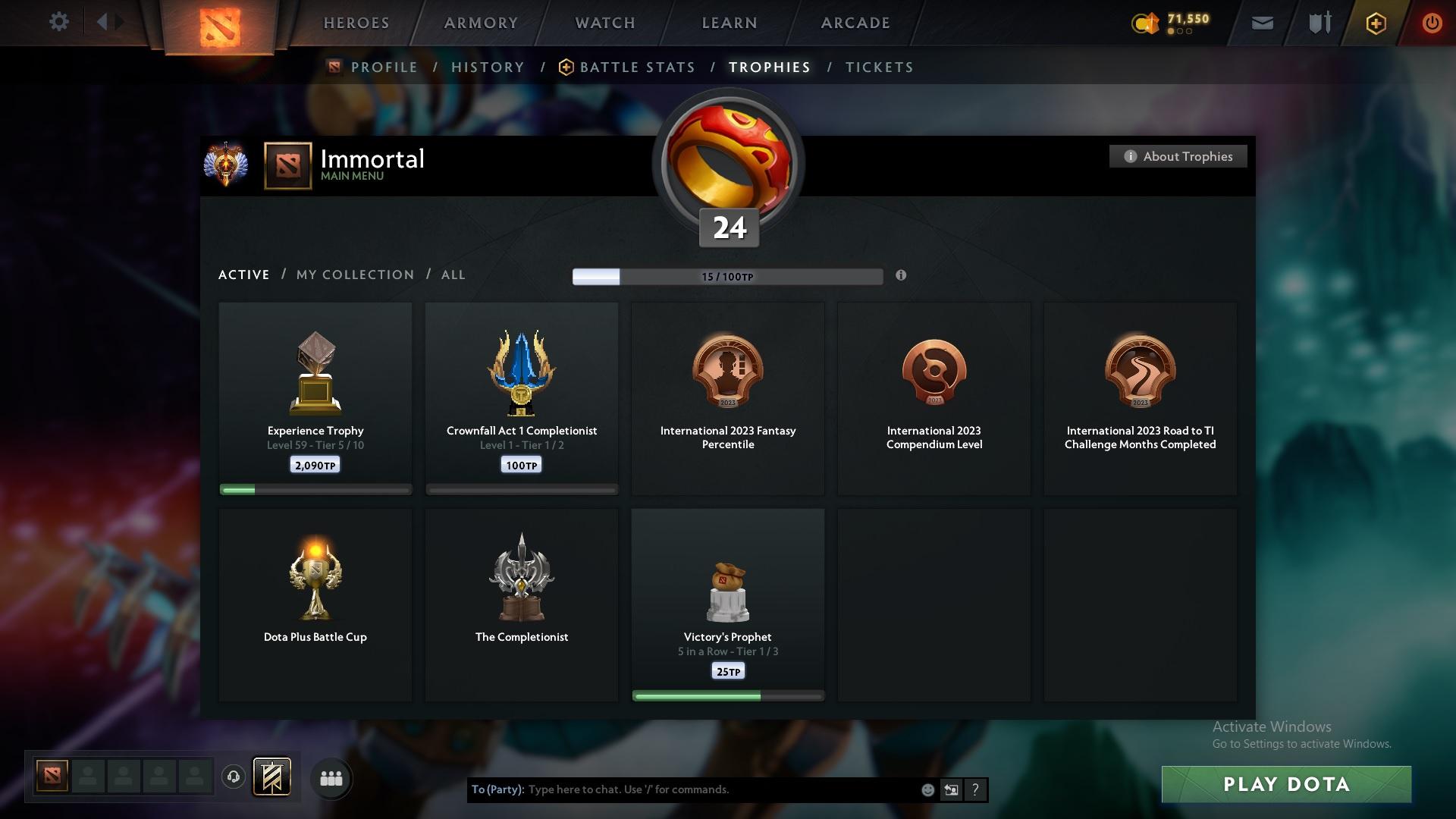The width and height of the screenshot is (1456, 819).
Task: Click the About Trophies button
Action: pyautogui.click(x=1178, y=156)
